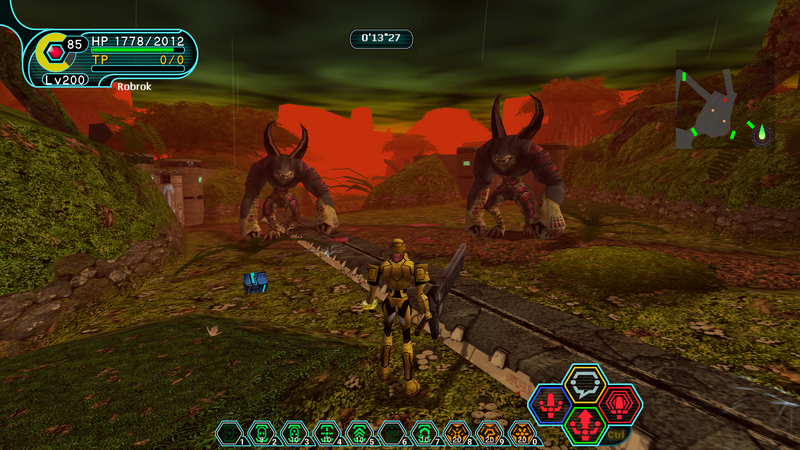Select quick slot 2 green item
Screen dimensions: 800x450
click(262, 433)
